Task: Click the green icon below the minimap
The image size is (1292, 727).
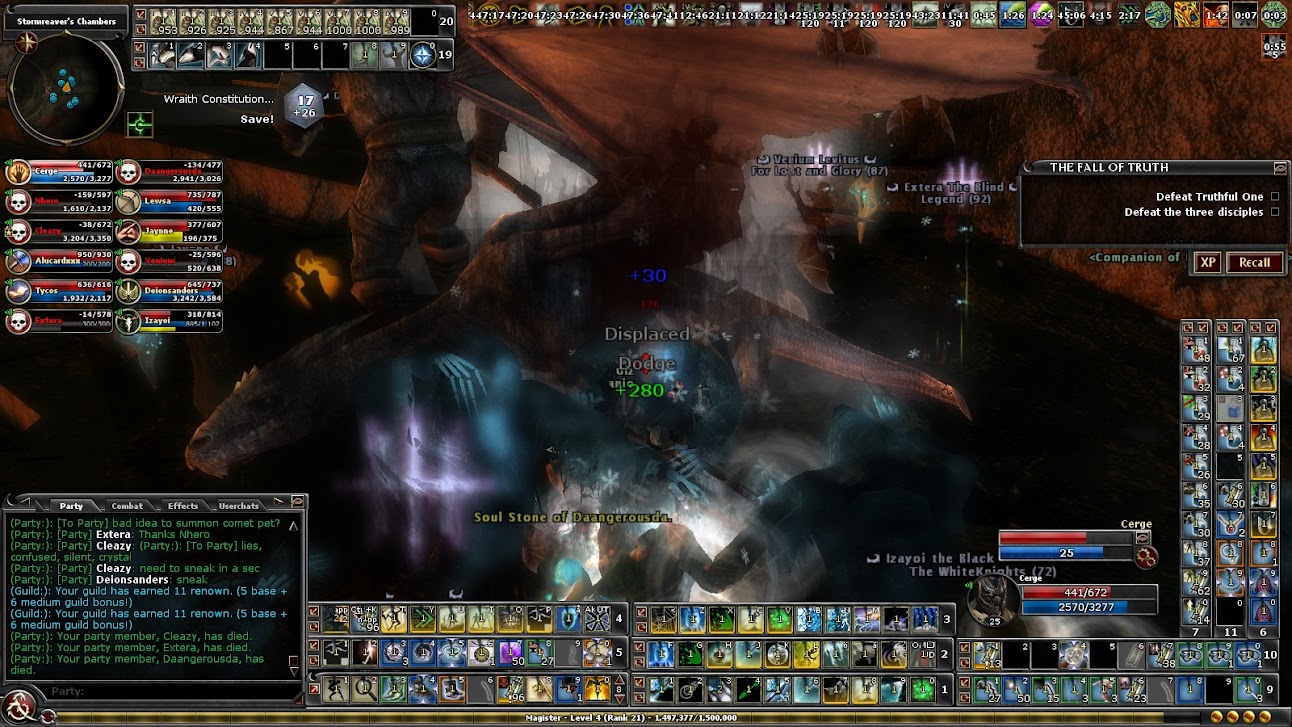Action: click(x=139, y=125)
